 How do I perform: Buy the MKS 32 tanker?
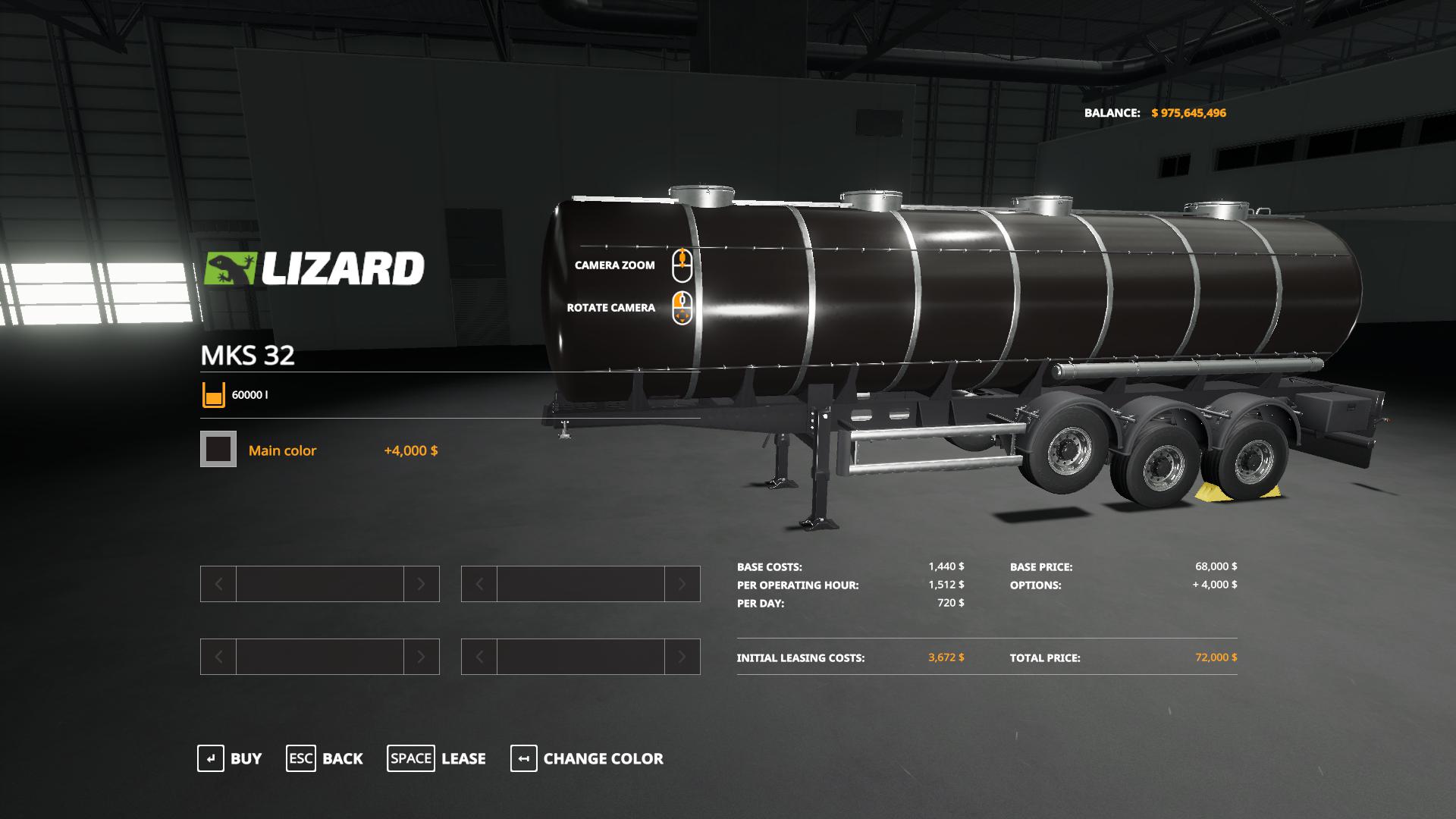coord(229,758)
